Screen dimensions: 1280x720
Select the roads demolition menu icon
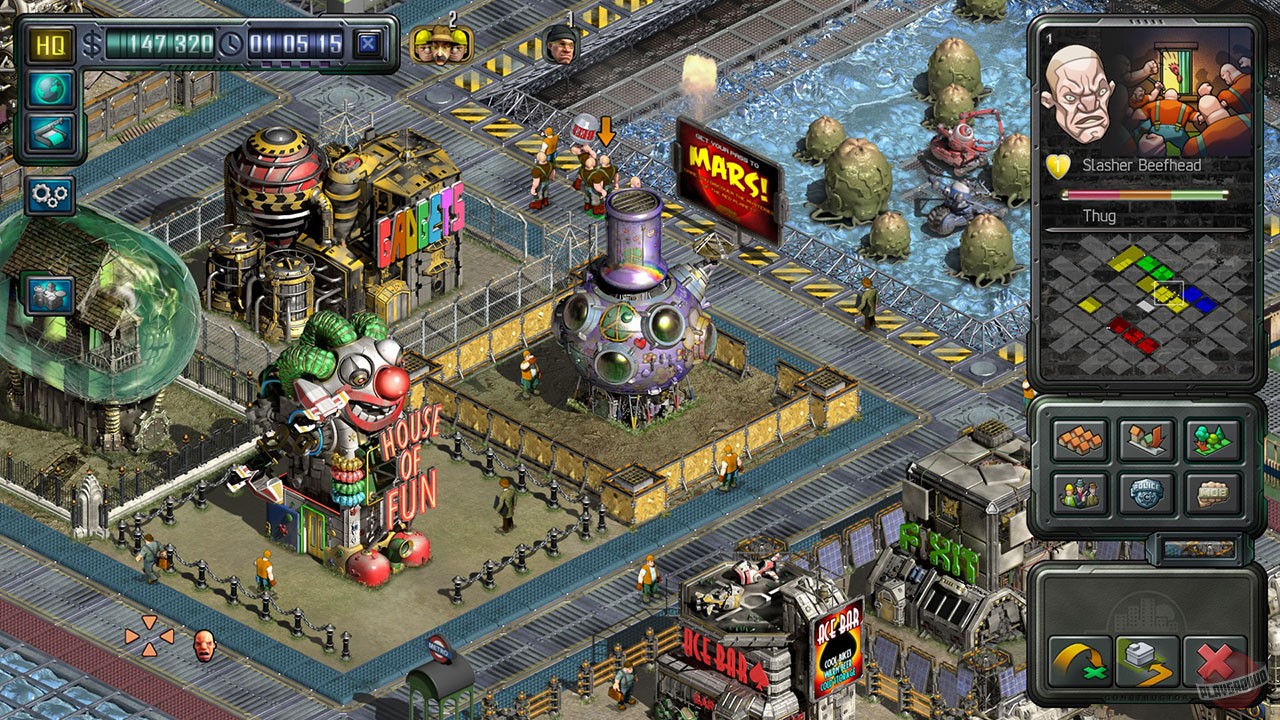(x=1146, y=438)
